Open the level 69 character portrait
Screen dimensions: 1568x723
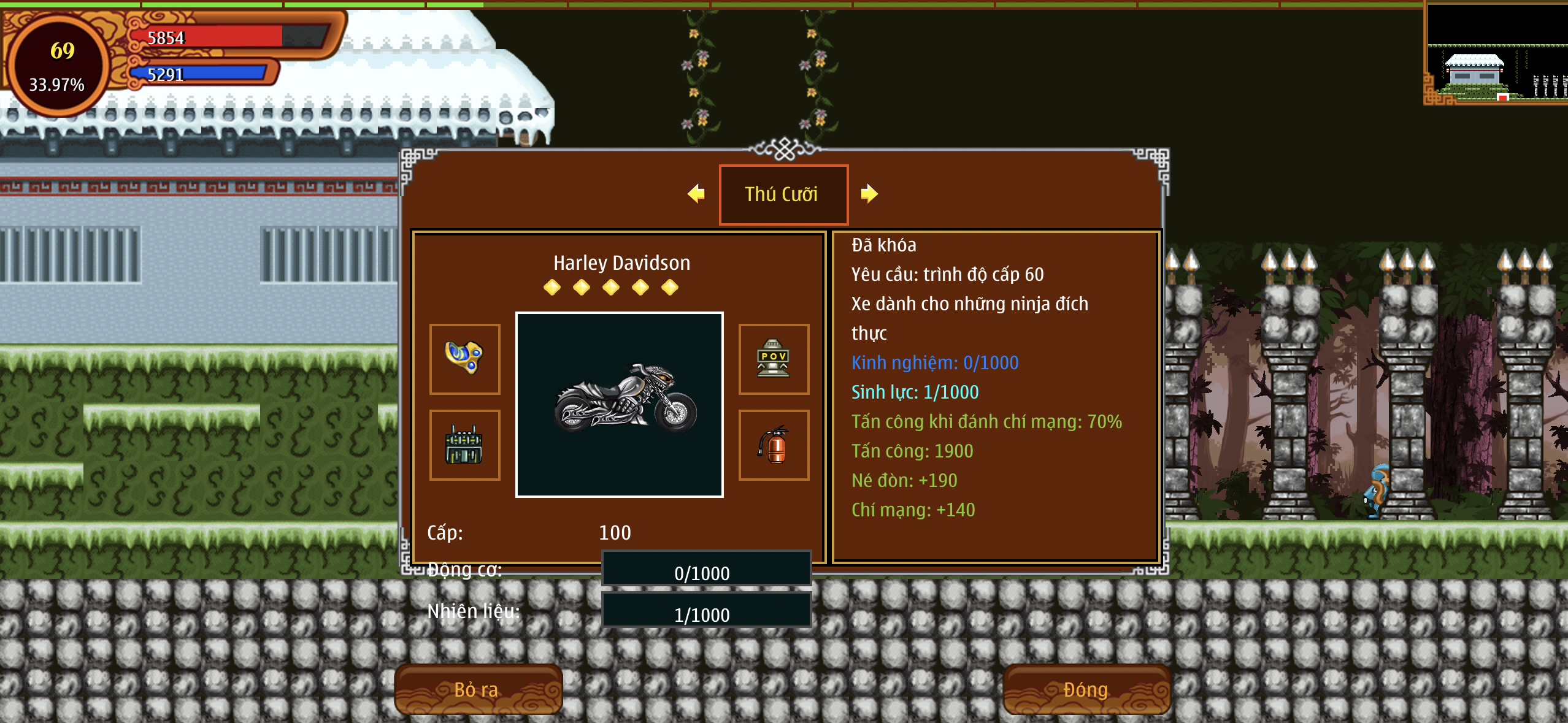coord(58,66)
